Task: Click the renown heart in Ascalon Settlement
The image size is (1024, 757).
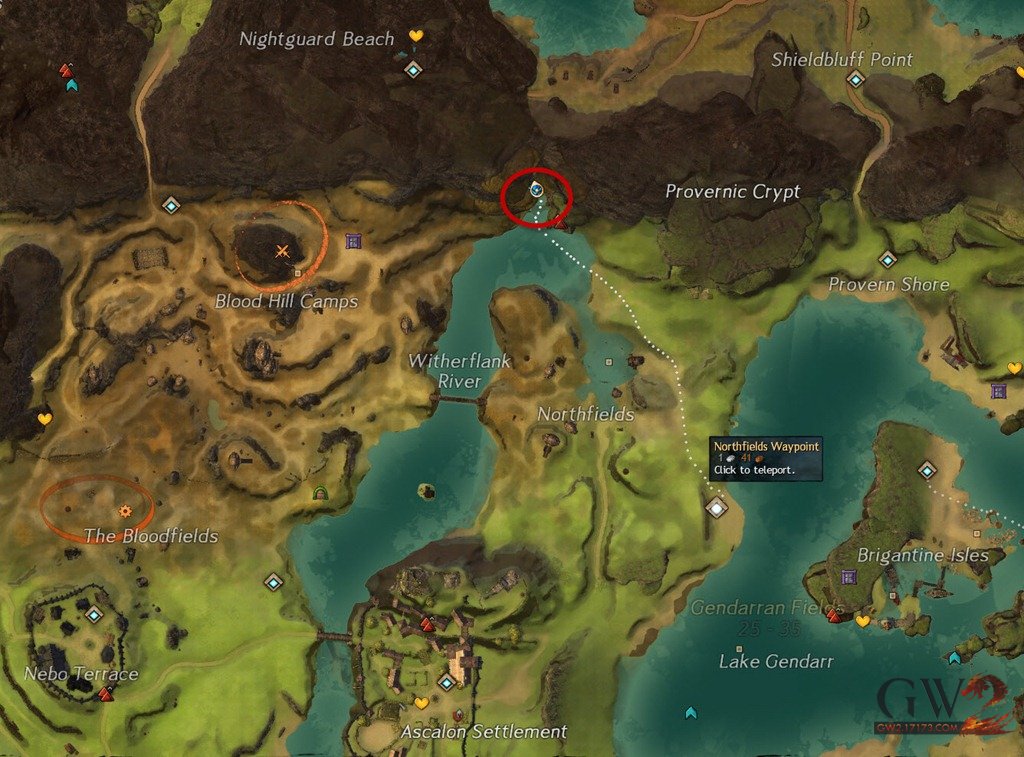Action: tap(421, 704)
